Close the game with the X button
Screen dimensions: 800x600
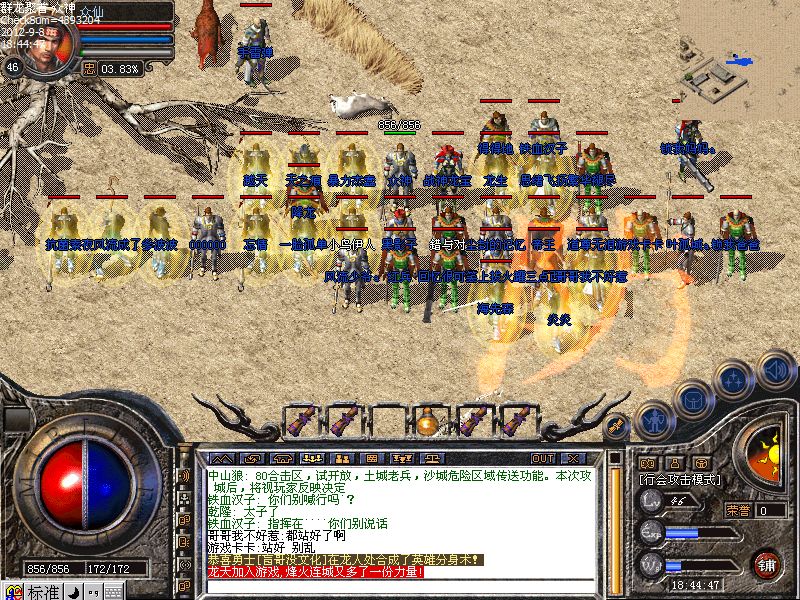(x=575, y=457)
